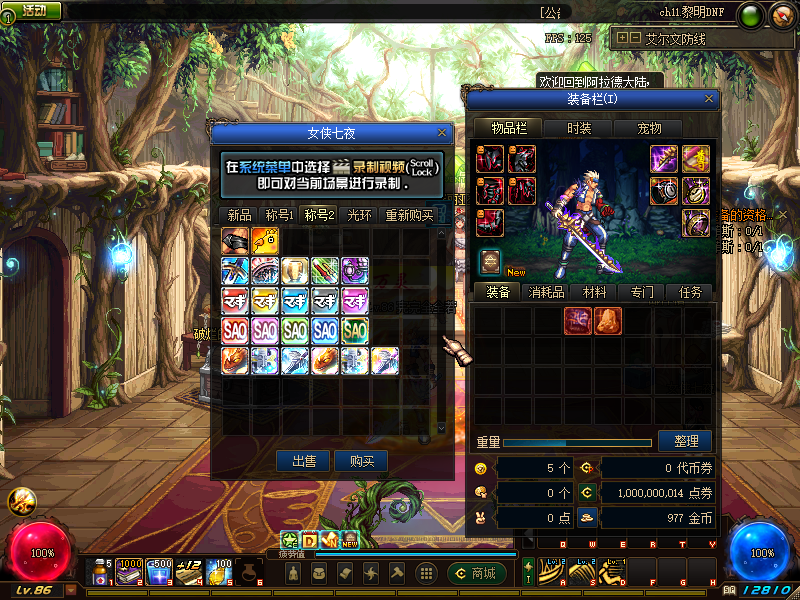Click the 活动 events button

point(33,10)
